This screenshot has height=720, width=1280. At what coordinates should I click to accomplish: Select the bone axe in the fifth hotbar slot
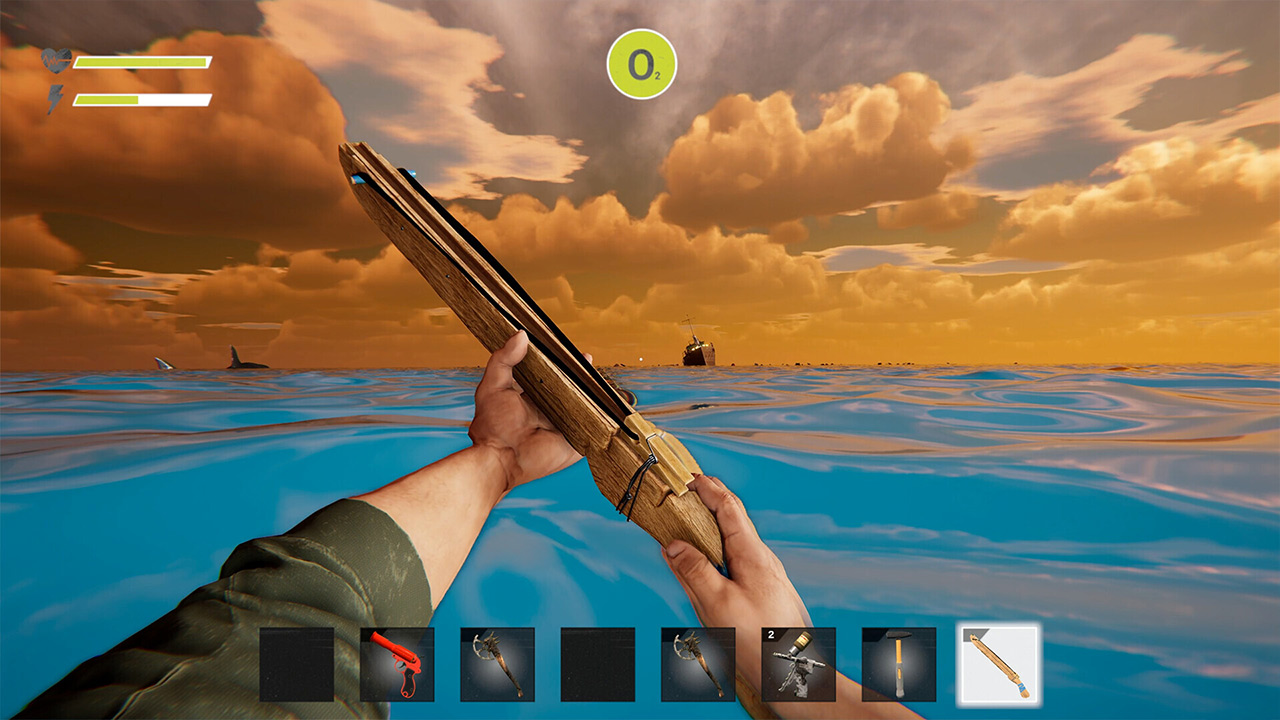point(697,665)
